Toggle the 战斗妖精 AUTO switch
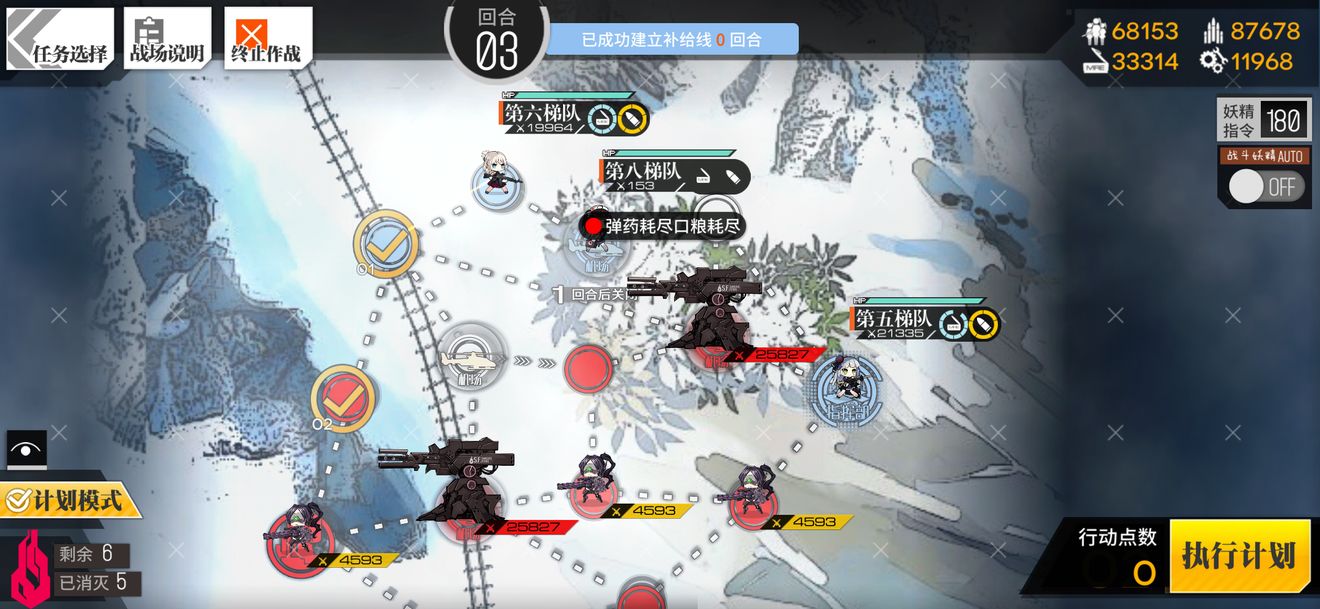Image resolution: width=1320 pixels, height=609 pixels. tap(1266, 186)
